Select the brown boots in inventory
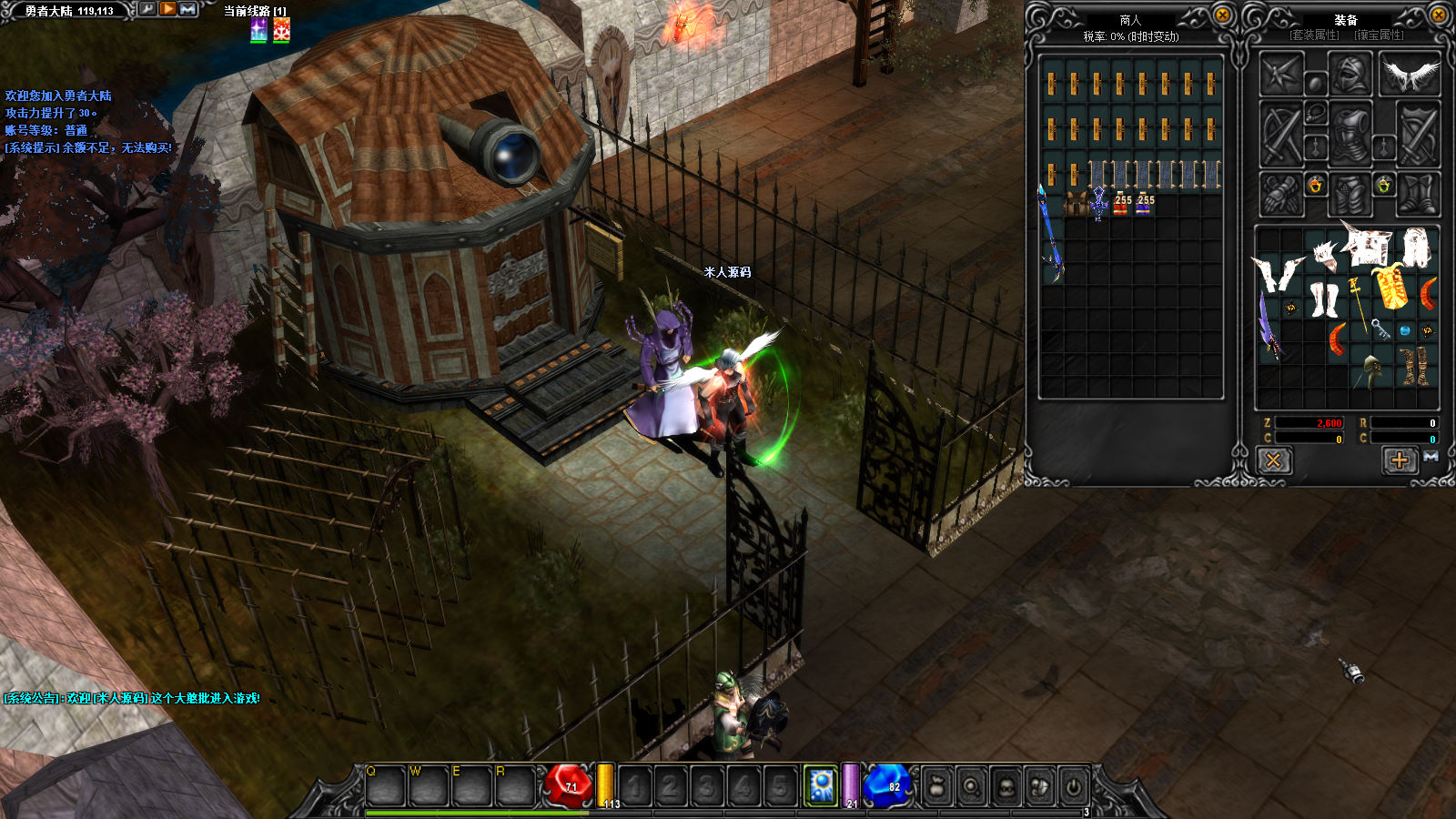 click(x=1414, y=366)
